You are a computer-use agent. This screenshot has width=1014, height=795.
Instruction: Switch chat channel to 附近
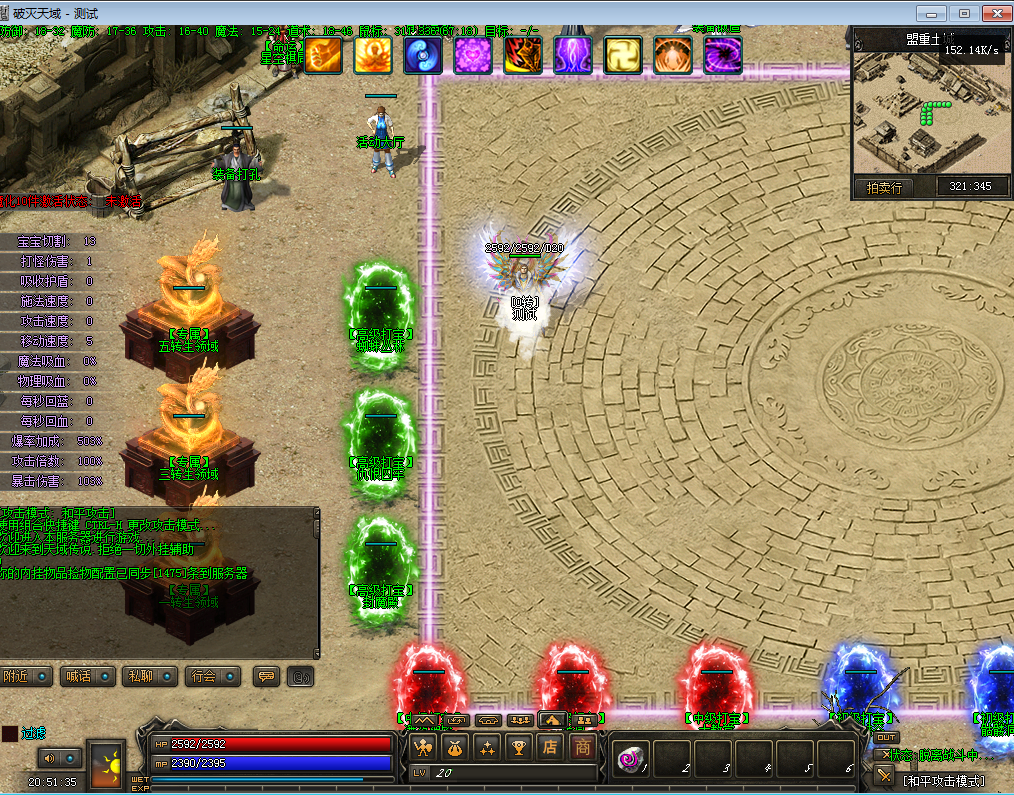point(26,677)
